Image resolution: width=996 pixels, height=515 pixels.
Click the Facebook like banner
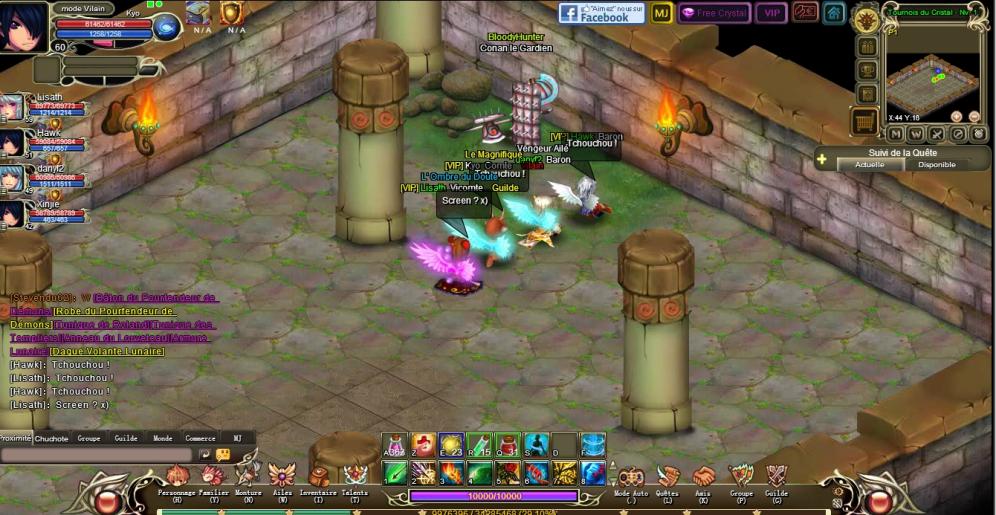tap(601, 13)
